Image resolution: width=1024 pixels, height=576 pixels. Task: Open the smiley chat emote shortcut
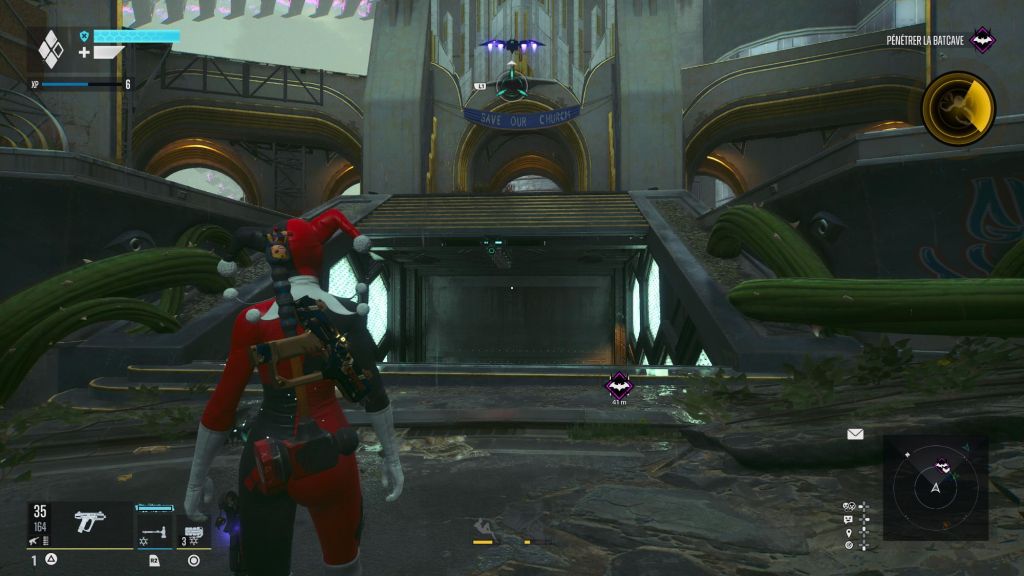tap(849, 519)
